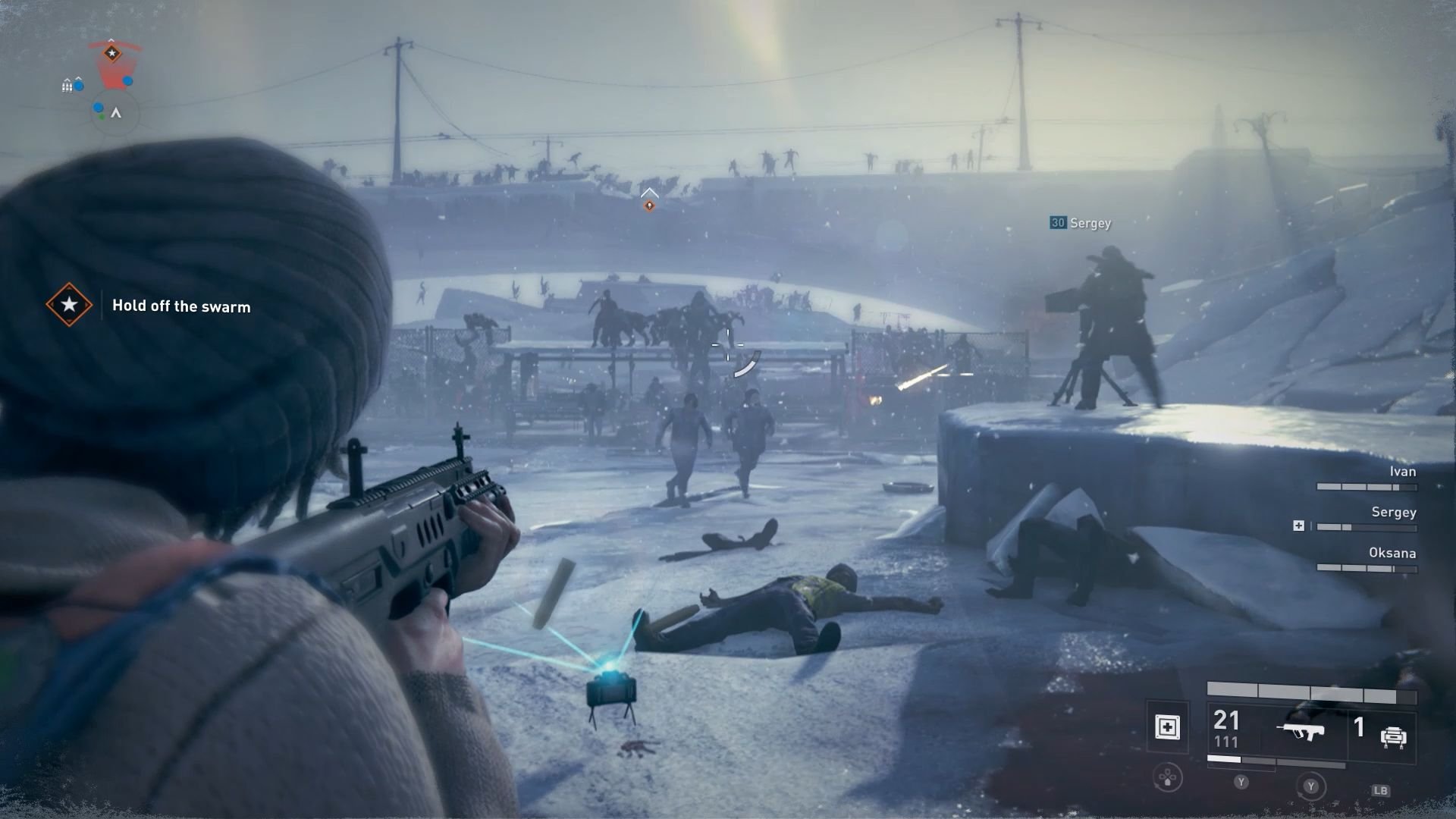Select Ivan's name in the teammate list
The height and width of the screenshot is (819, 1456).
tap(1403, 471)
